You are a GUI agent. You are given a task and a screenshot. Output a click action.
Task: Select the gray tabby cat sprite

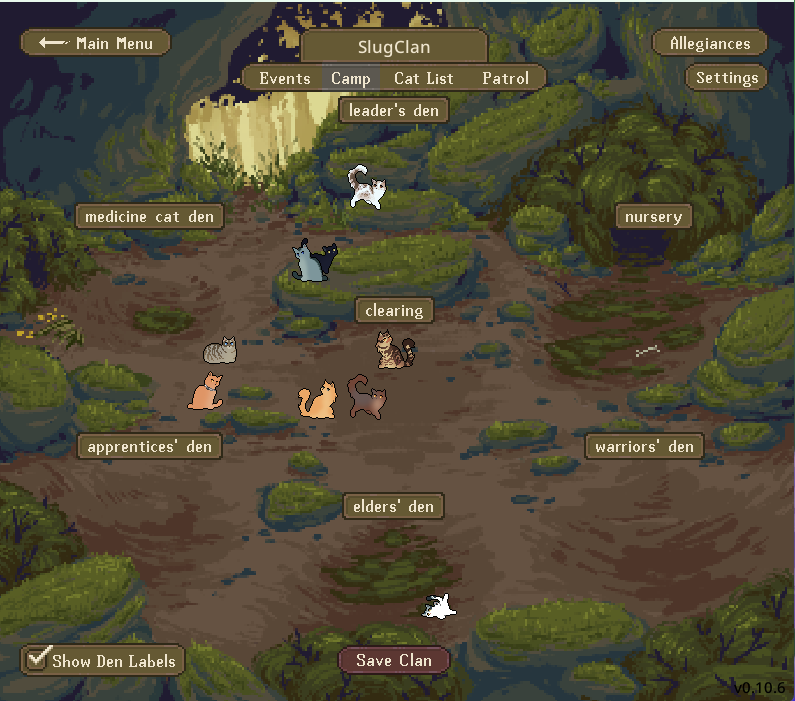click(x=220, y=350)
